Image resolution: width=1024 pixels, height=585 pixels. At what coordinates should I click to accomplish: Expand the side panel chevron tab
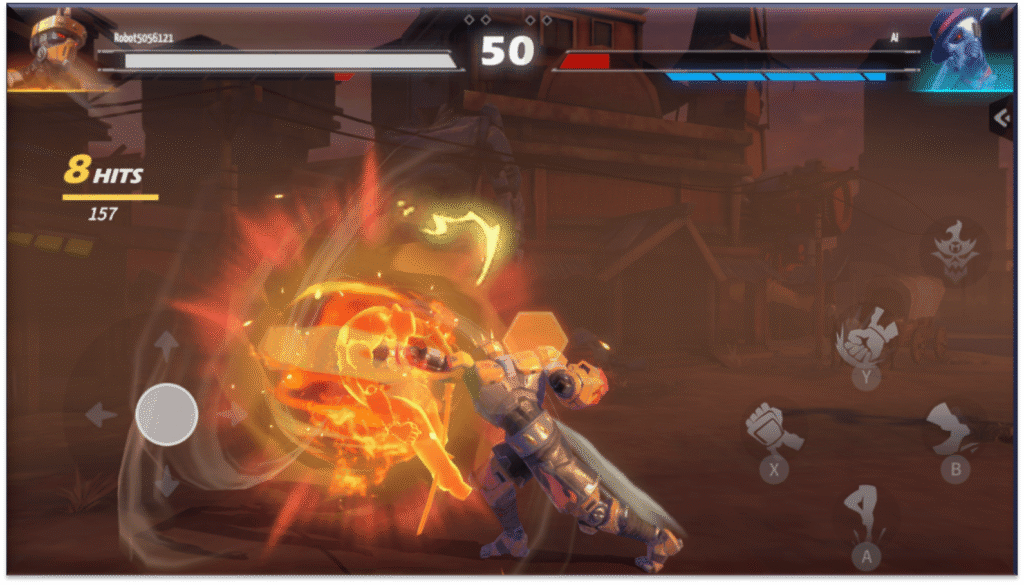coord(1002,118)
